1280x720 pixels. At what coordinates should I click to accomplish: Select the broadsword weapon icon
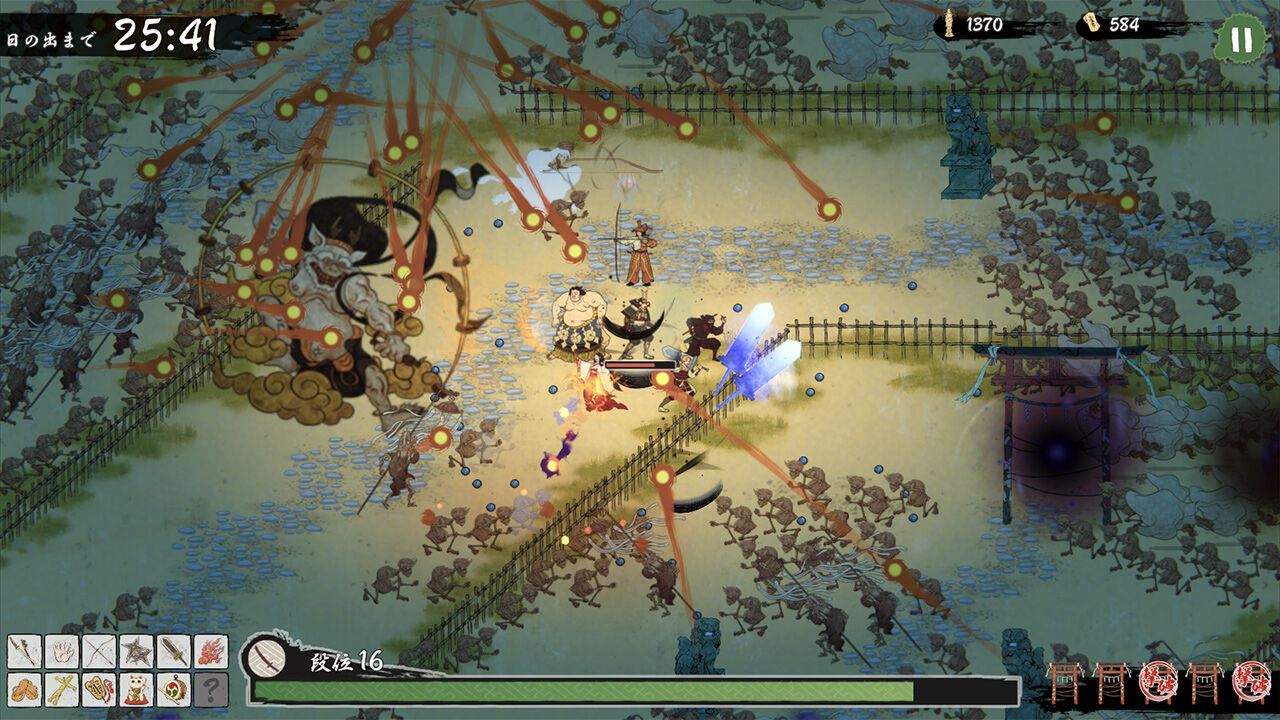[172, 653]
